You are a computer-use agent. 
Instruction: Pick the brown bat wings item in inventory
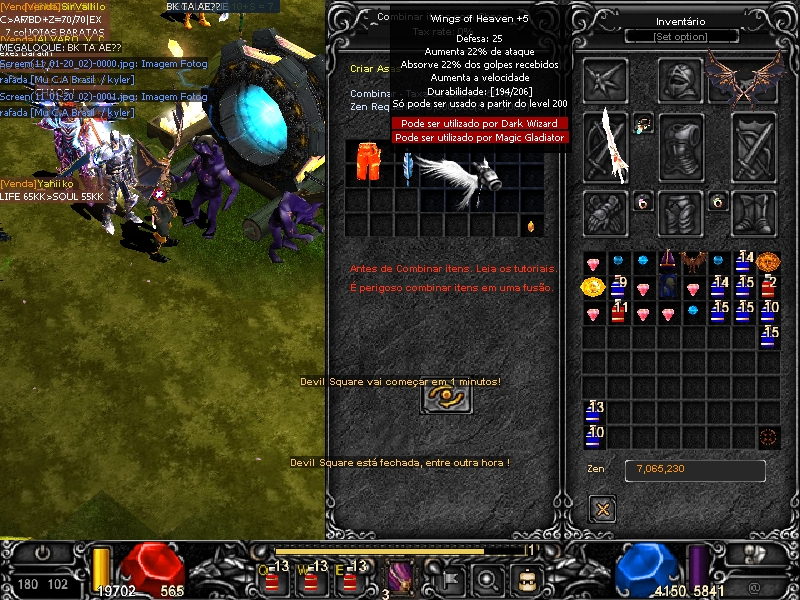[694, 263]
